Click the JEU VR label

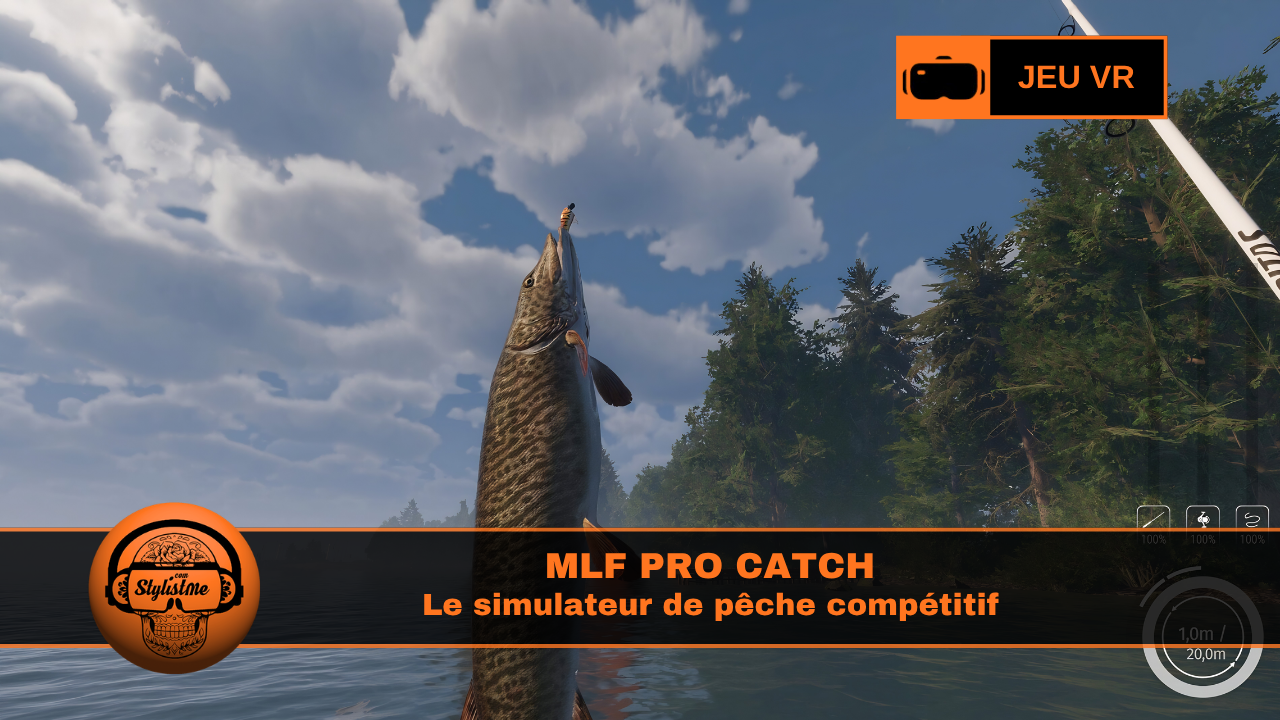(1075, 77)
